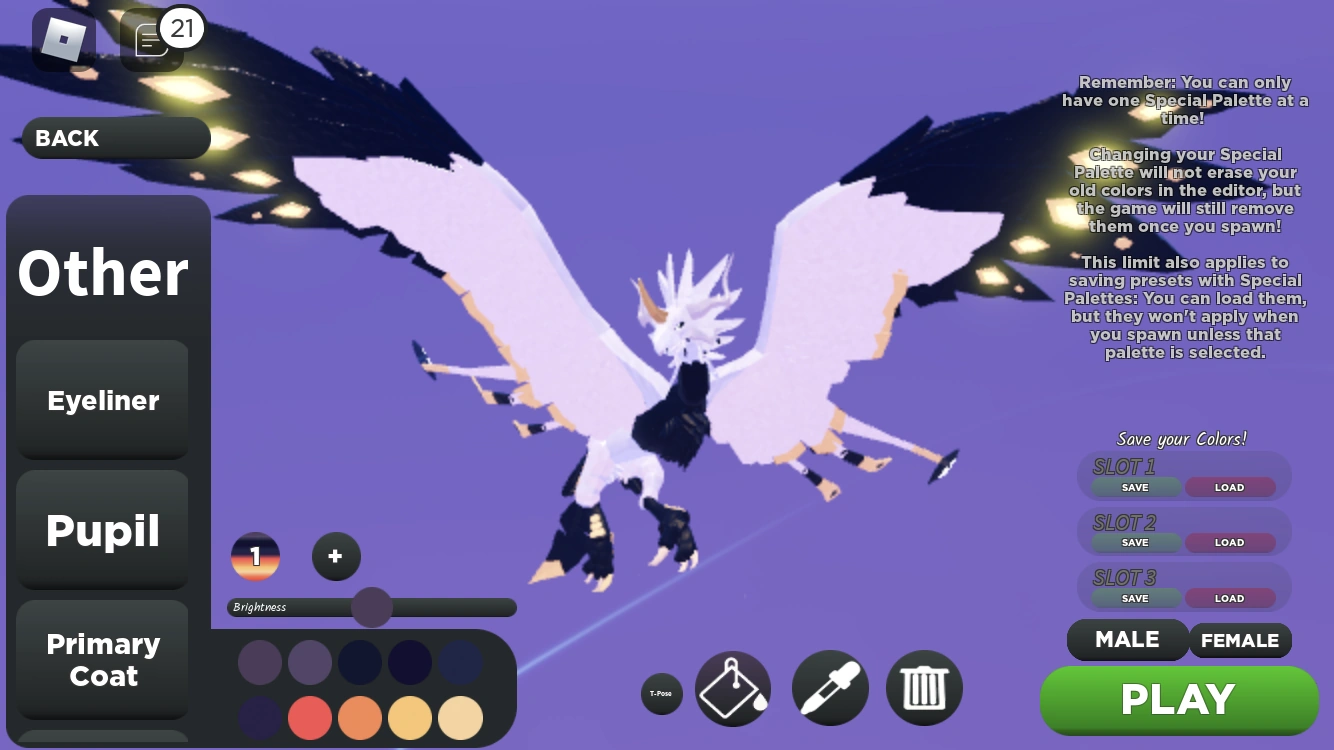Open the Primary Coat editing section
Image resolution: width=1334 pixels, height=750 pixels.
pos(102,660)
